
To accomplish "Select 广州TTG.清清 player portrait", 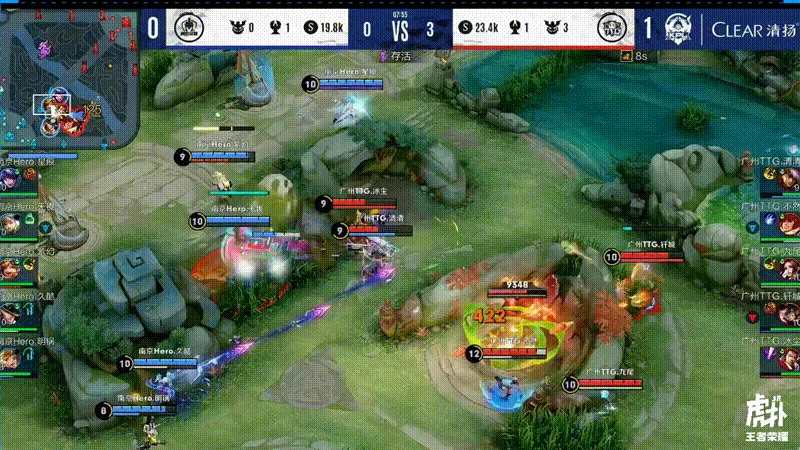I will click(x=787, y=177).
